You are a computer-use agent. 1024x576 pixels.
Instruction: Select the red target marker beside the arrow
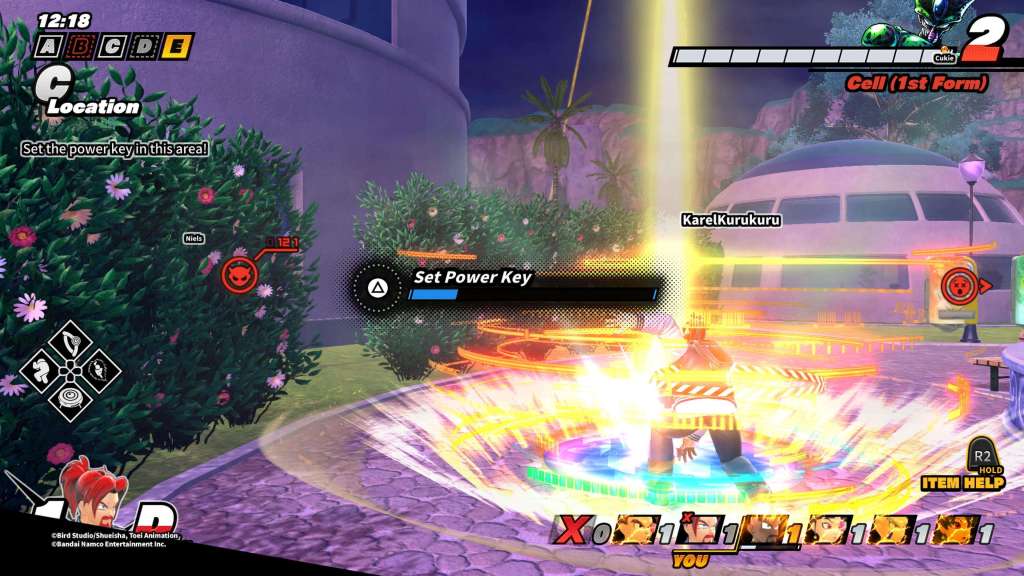(956, 286)
